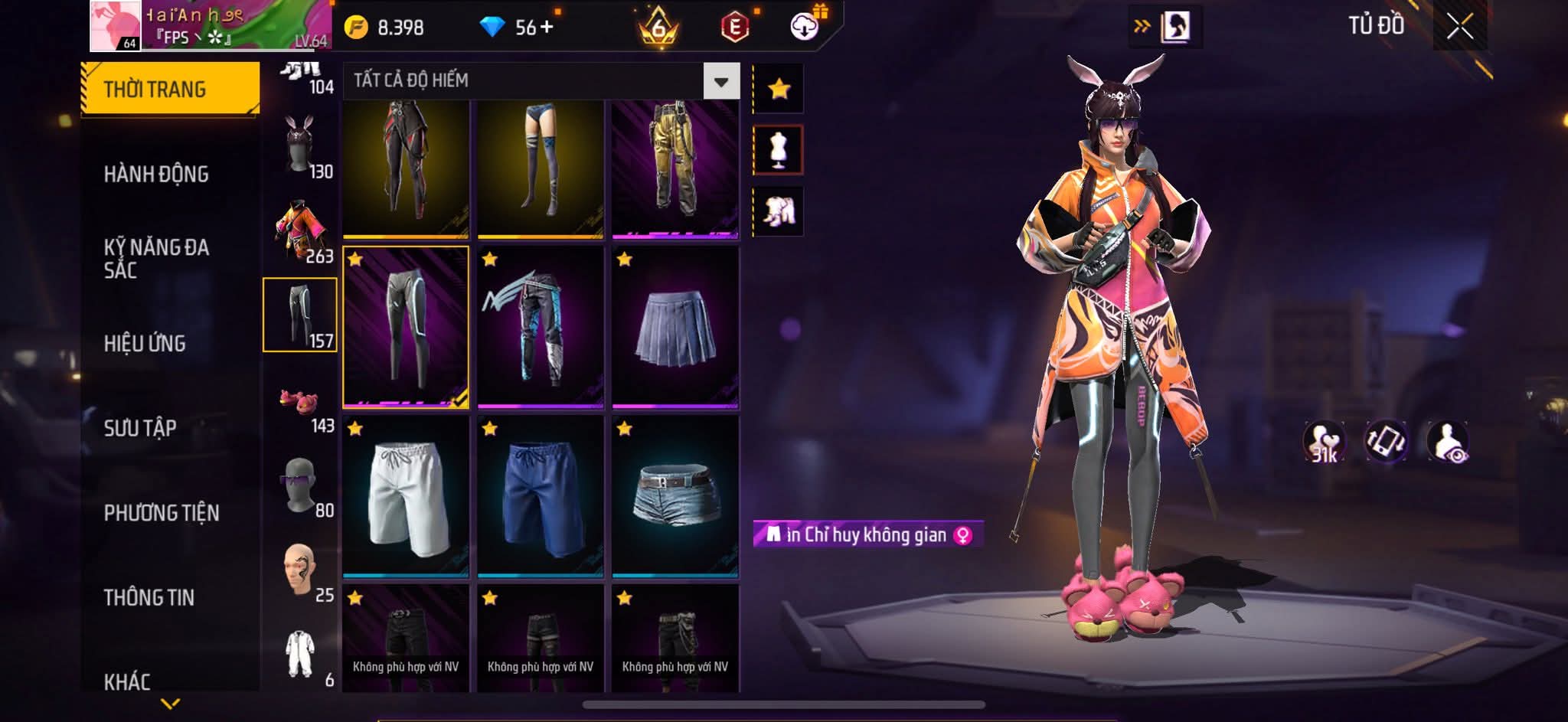The height and width of the screenshot is (722, 1568).
Task: Choose the pleated blue skirt item
Action: pos(675,327)
